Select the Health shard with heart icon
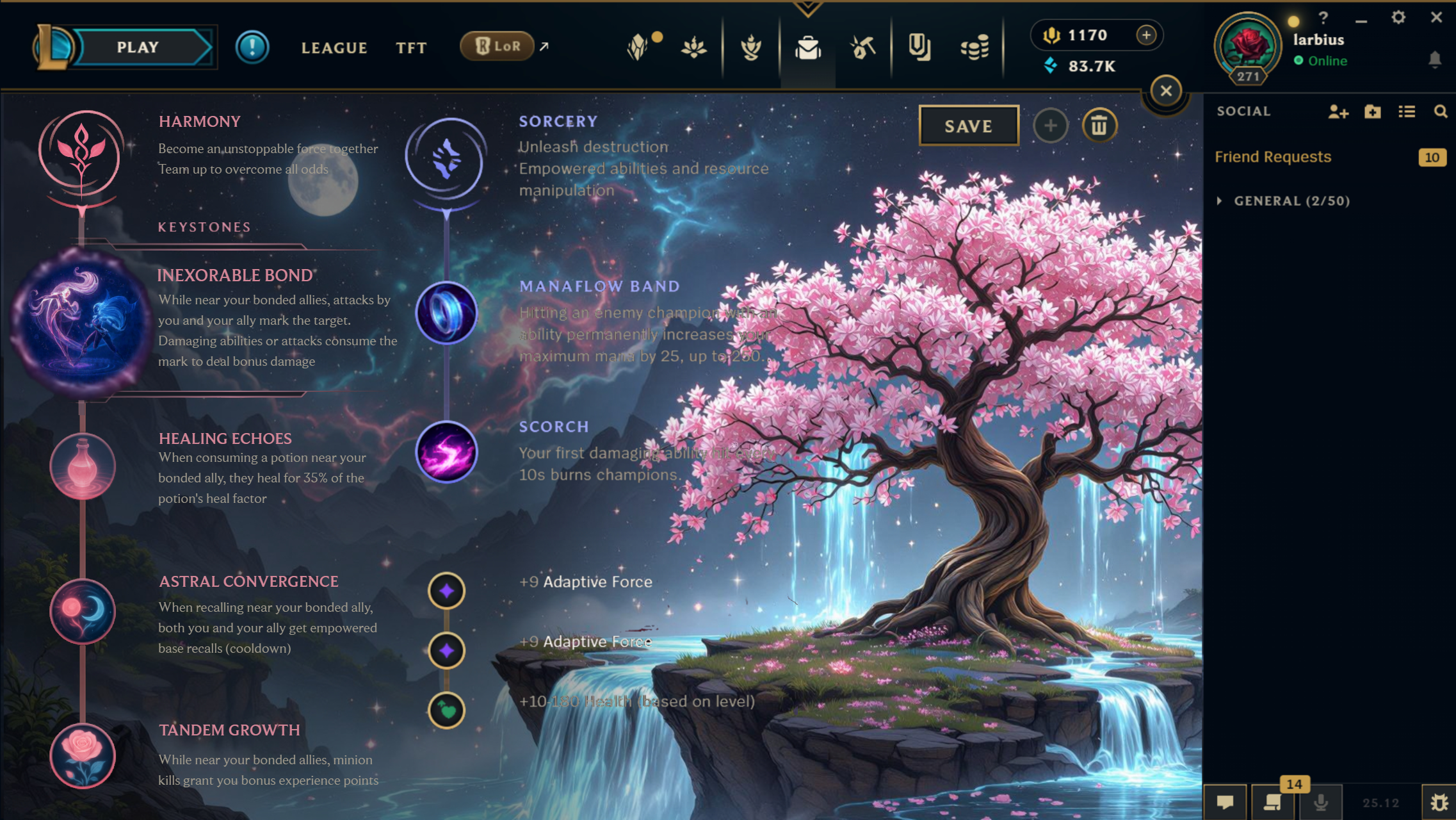This screenshot has width=1456, height=820. [x=446, y=710]
